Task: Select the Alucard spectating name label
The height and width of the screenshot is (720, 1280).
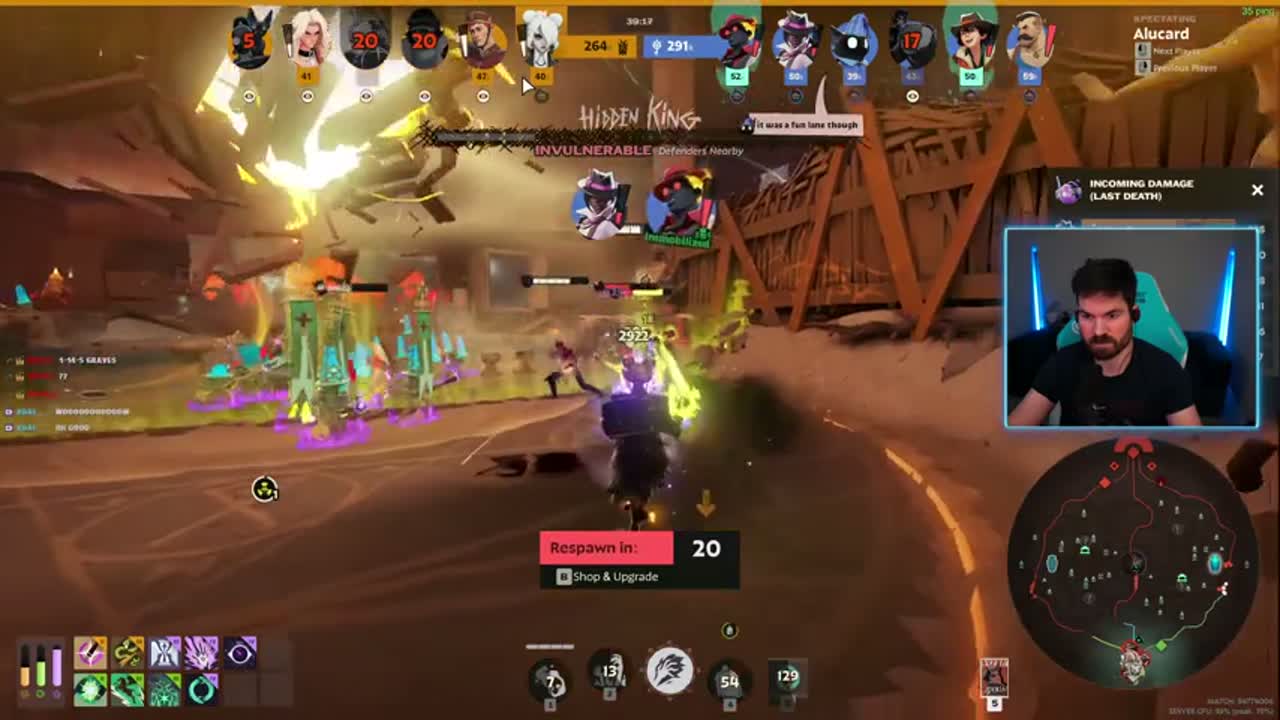Action: 1164,34
